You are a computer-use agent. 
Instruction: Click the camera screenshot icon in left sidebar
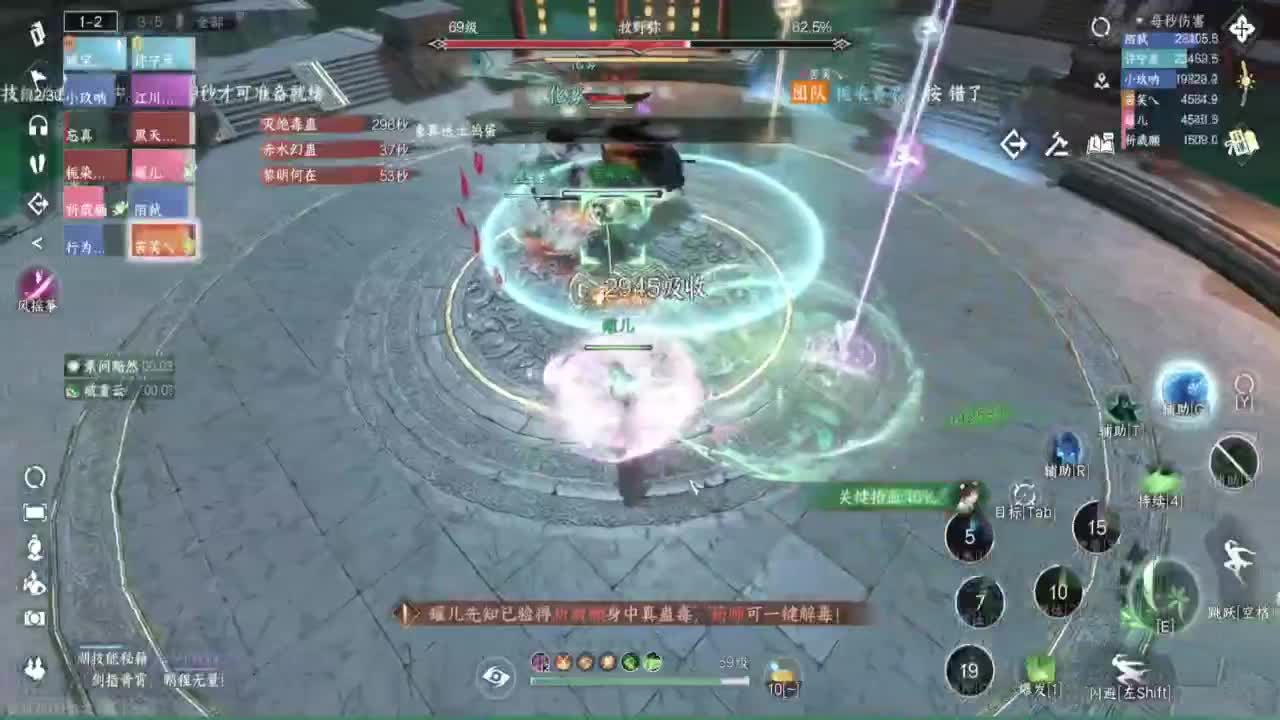[35, 618]
